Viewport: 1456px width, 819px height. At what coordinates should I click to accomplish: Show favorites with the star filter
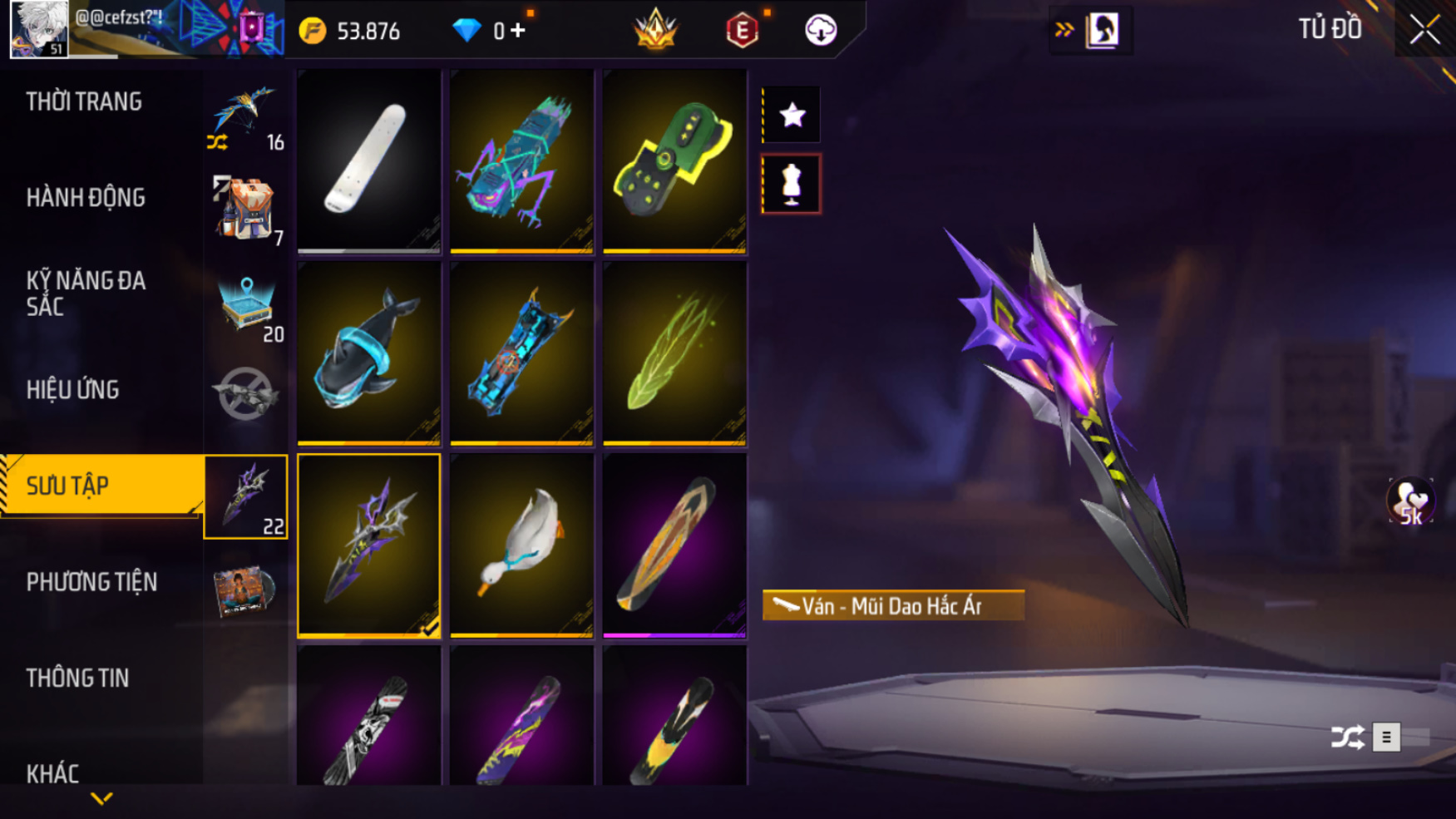[x=792, y=115]
